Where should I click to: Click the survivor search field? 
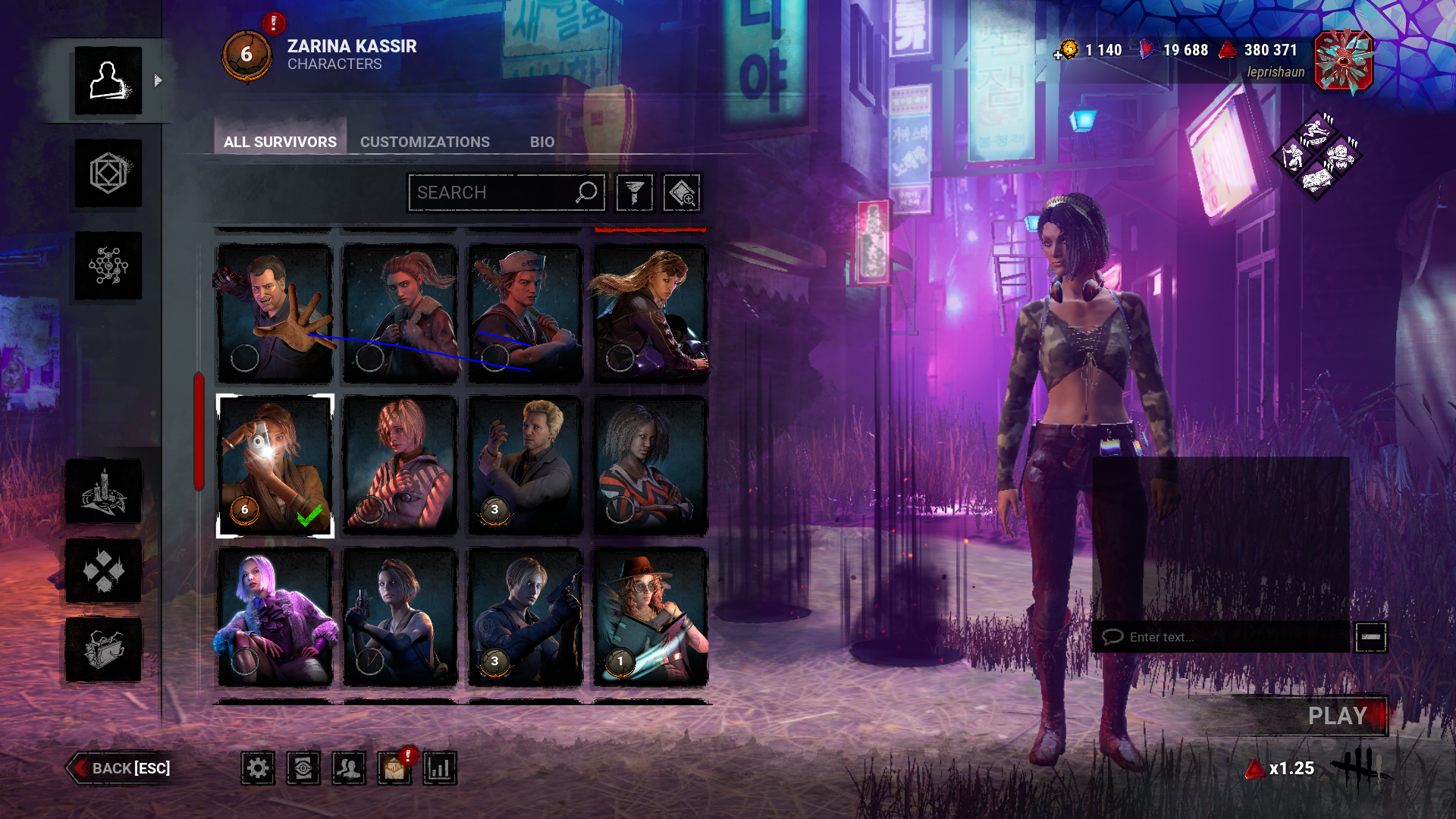(493, 193)
